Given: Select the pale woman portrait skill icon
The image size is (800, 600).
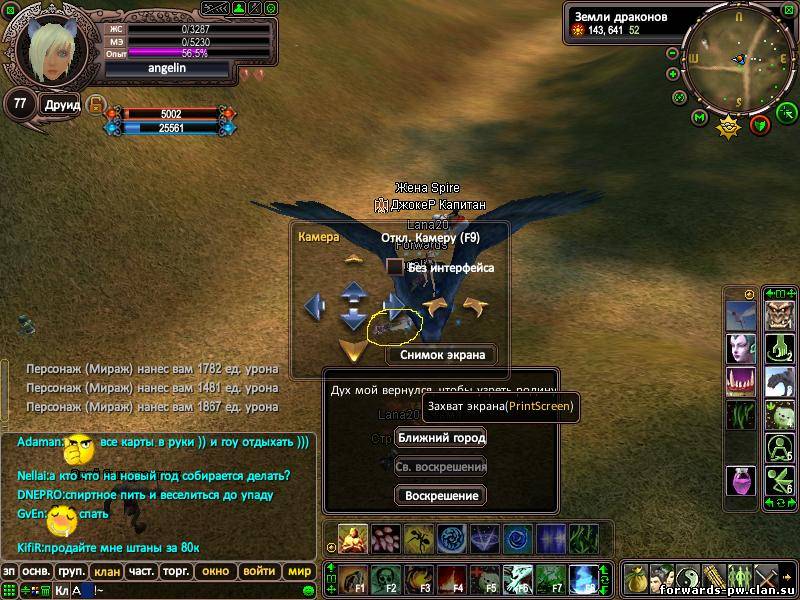Looking at the screenshot, I should click(x=741, y=349).
